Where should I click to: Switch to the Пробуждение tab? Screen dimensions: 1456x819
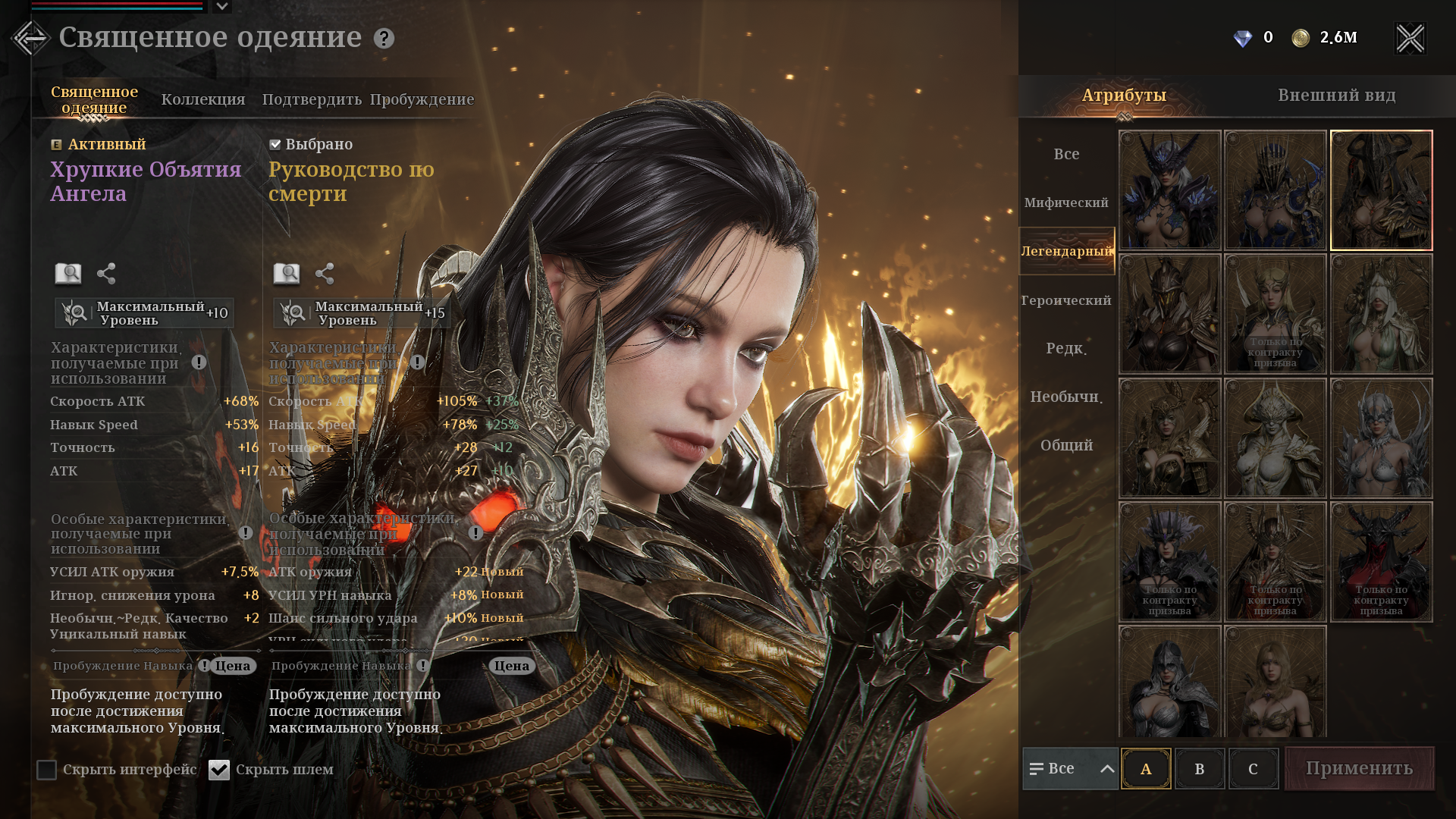(422, 99)
